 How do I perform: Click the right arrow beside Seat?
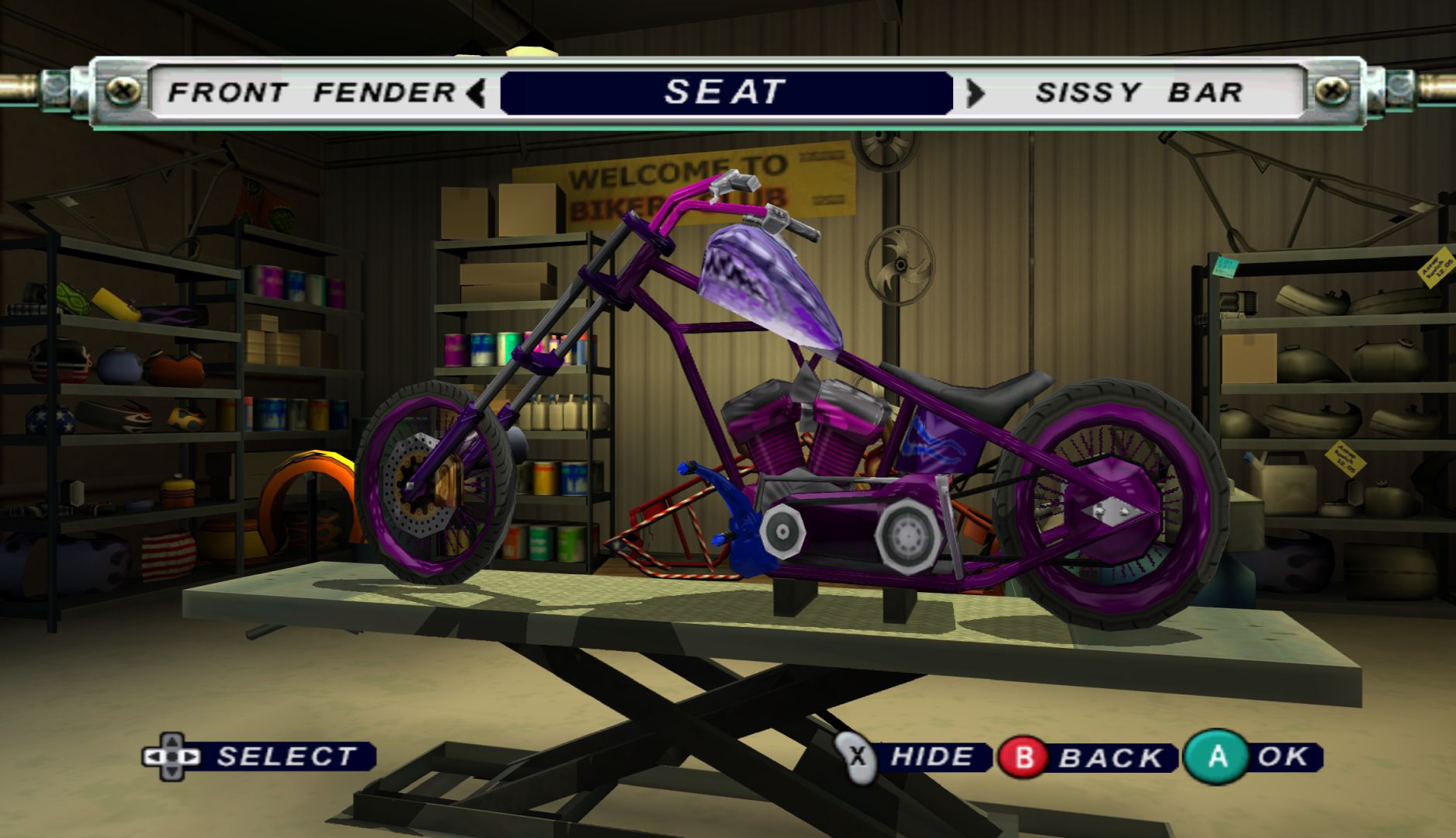[x=975, y=93]
